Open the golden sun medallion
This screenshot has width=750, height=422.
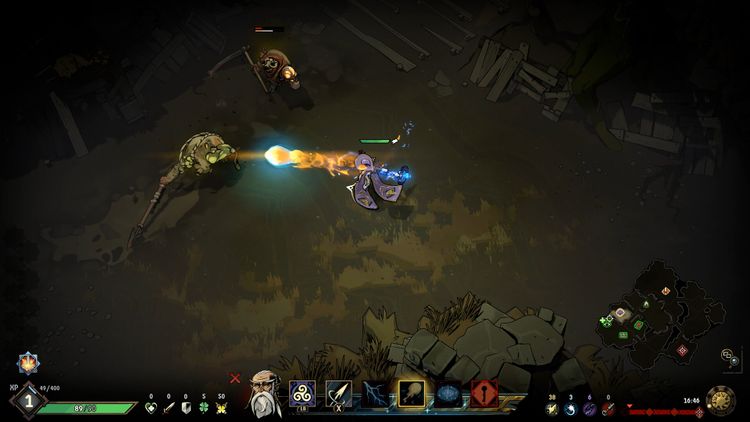[x=720, y=400]
